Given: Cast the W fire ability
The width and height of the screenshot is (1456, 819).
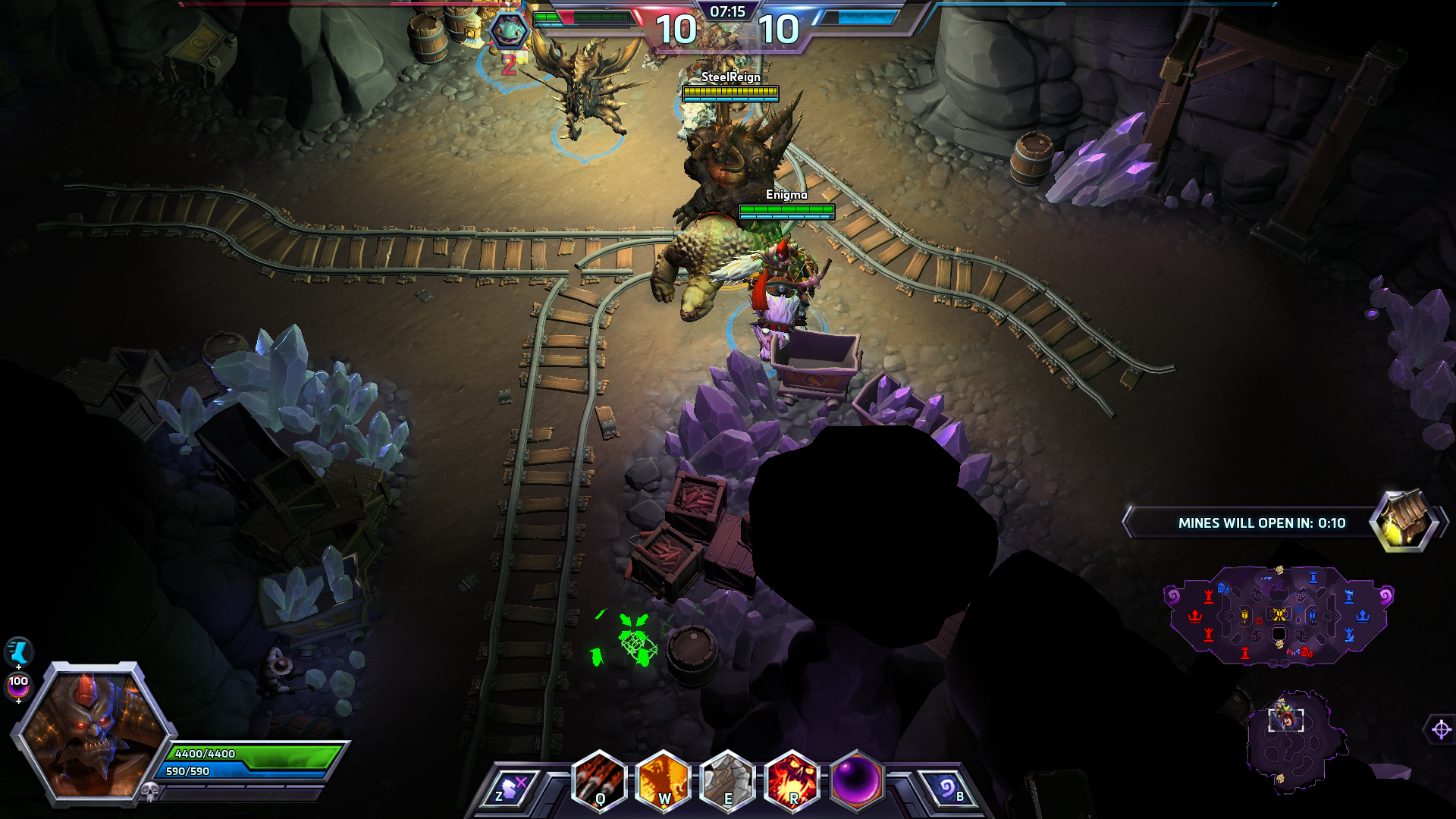Looking at the screenshot, I should (x=664, y=781).
